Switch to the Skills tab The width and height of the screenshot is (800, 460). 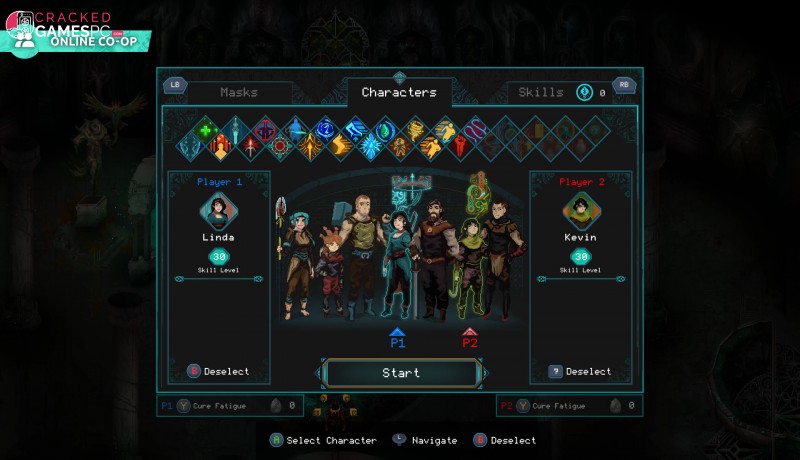pos(541,93)
